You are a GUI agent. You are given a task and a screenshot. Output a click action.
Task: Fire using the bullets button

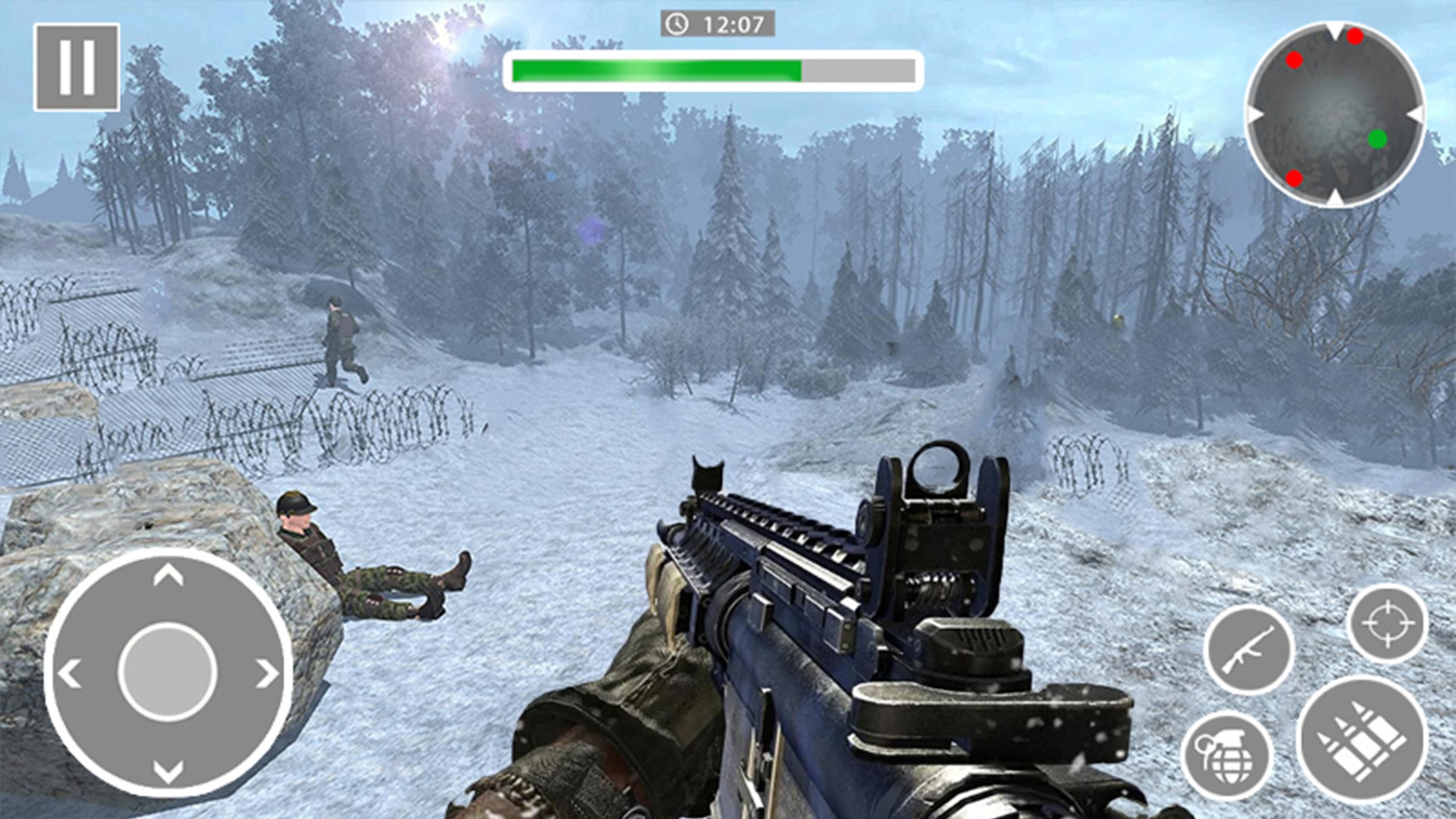point(1362,739)
